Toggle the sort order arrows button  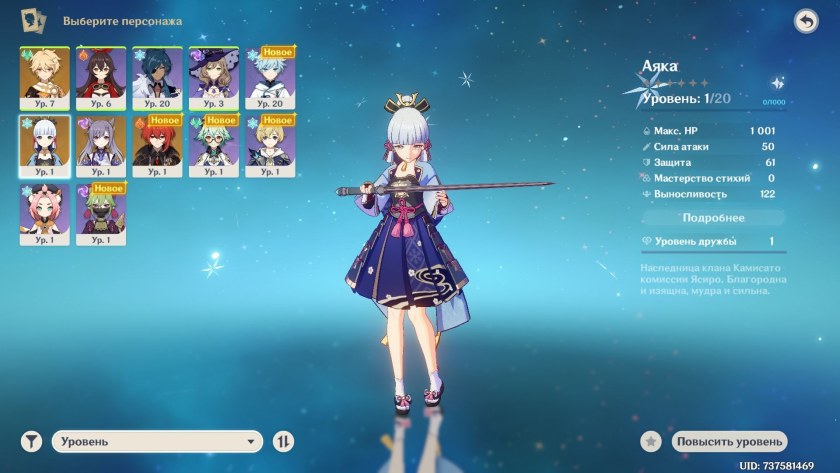tap(284, 441)
